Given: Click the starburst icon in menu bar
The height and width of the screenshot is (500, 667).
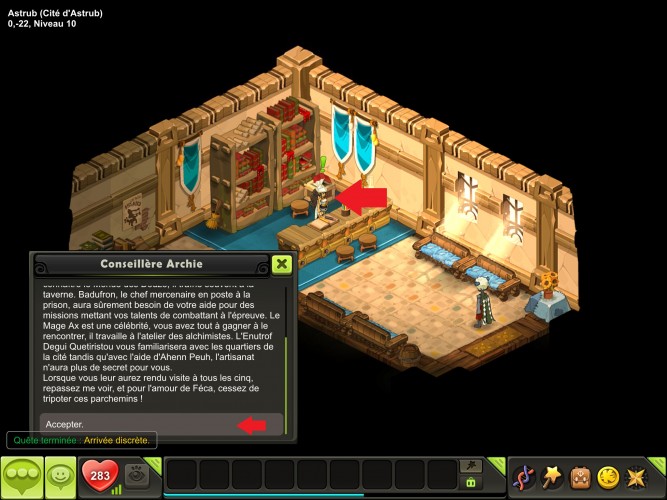Looking at the screenshot, I should click(x=635, y=477).
